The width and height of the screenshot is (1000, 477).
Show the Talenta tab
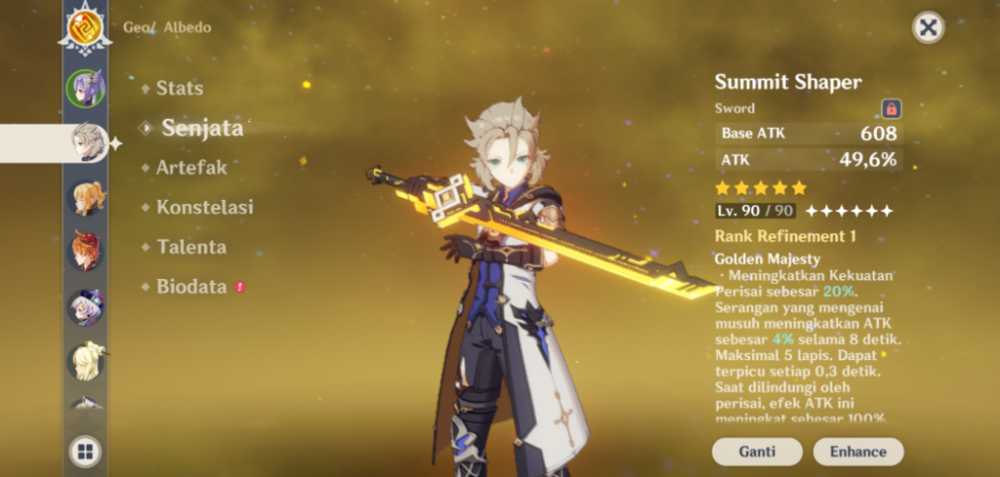pyautogui.click(x=191, y=246)
